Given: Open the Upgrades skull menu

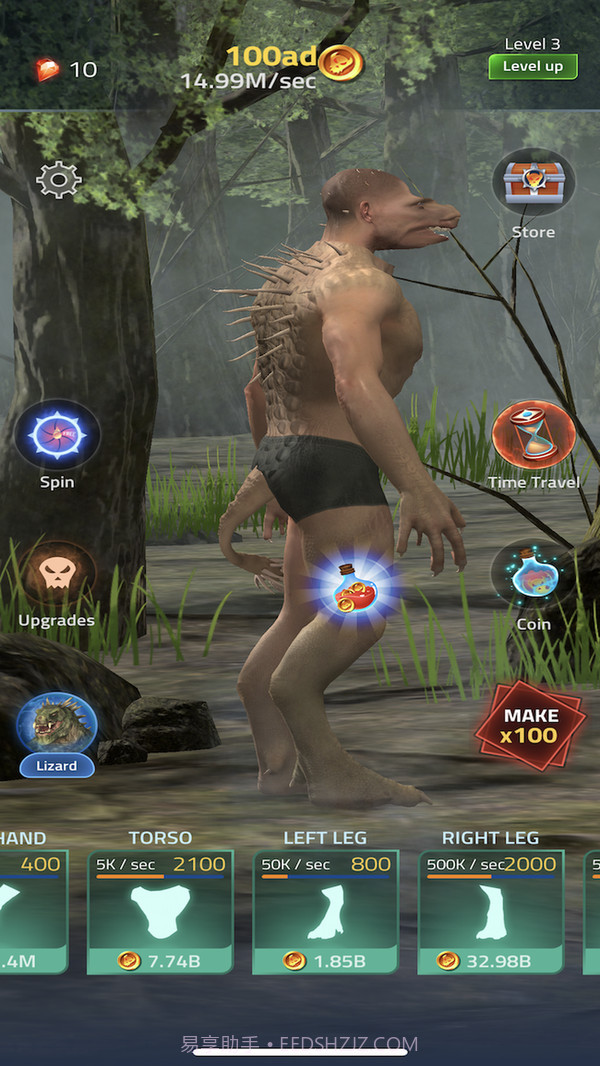Looking at the screenshot, I should (57, 576).
